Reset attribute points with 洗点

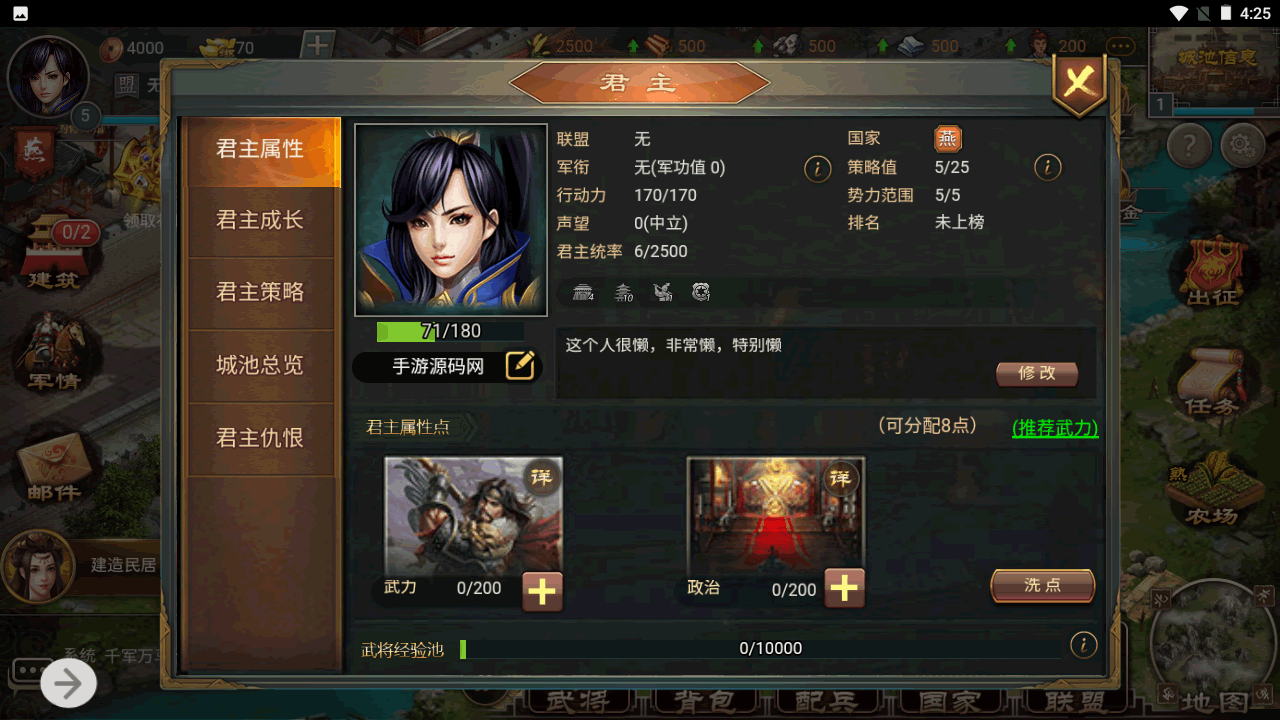1042,586
